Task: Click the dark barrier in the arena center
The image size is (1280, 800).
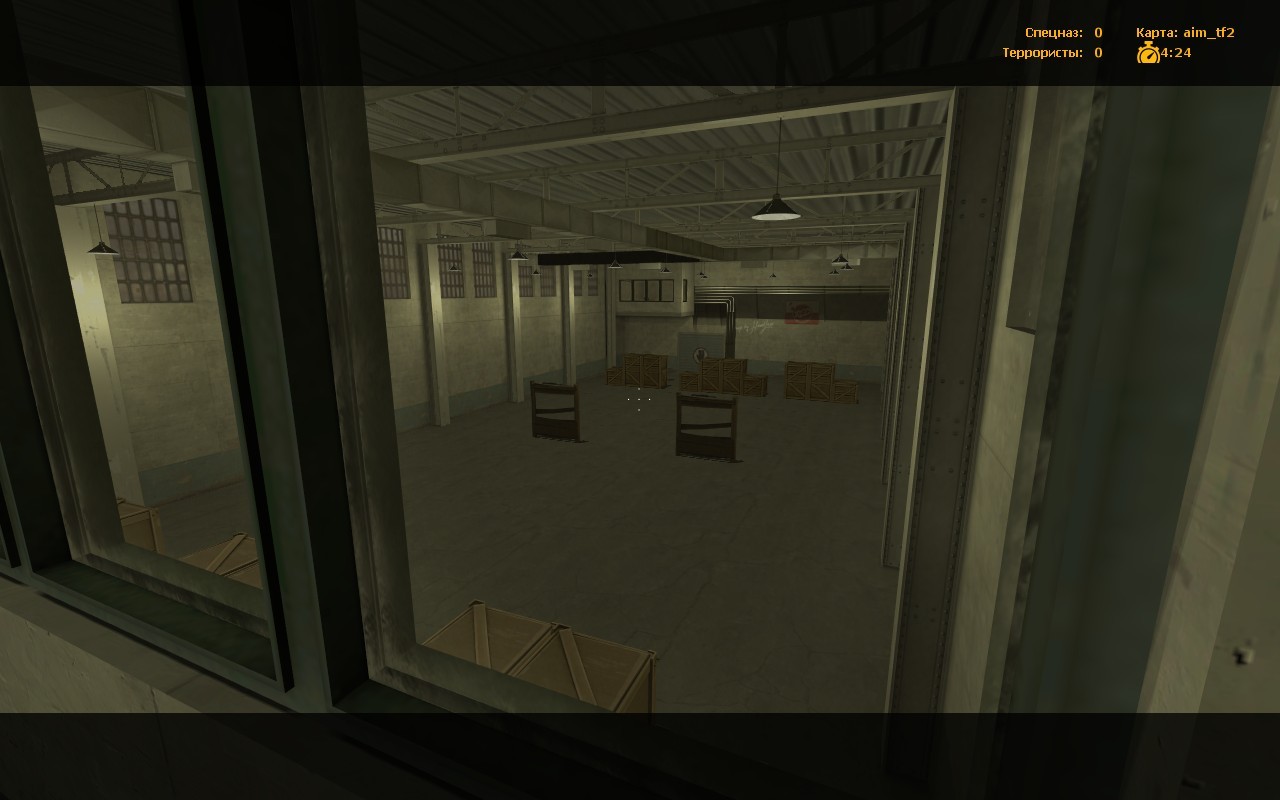Action: pyautogui.click(x=705, y=425)
